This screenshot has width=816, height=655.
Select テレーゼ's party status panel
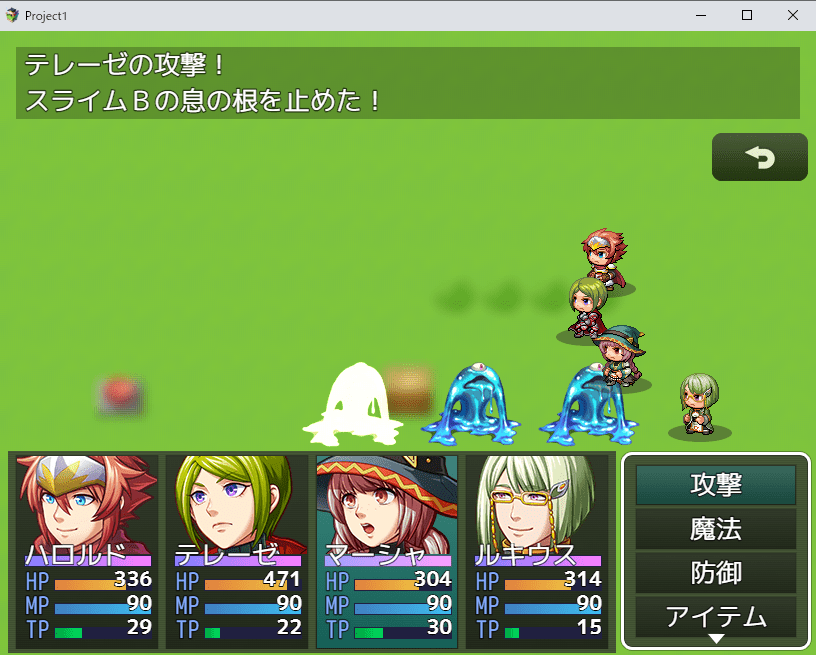coord(237,552)
